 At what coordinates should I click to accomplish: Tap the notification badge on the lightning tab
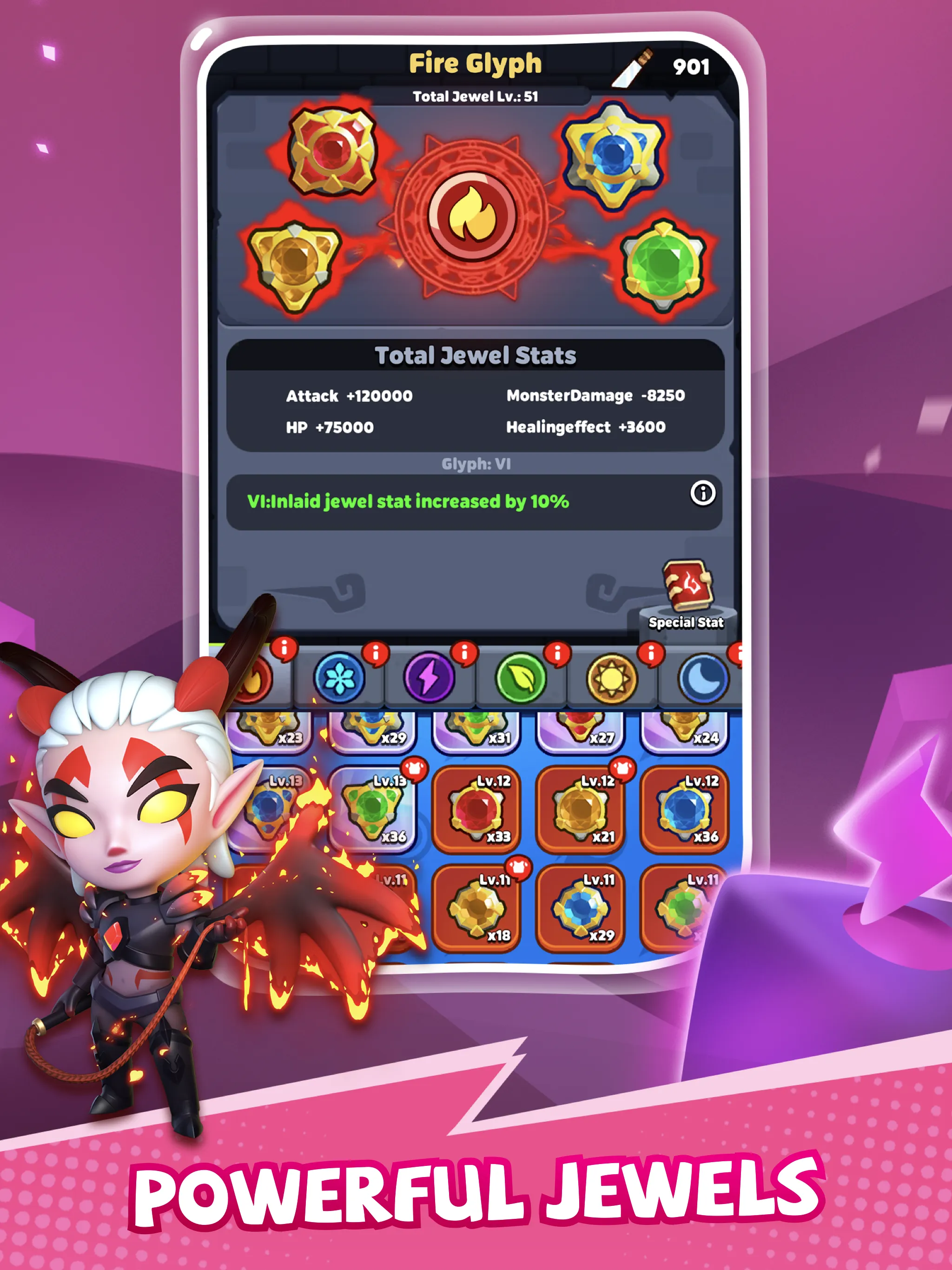[464, 654]
